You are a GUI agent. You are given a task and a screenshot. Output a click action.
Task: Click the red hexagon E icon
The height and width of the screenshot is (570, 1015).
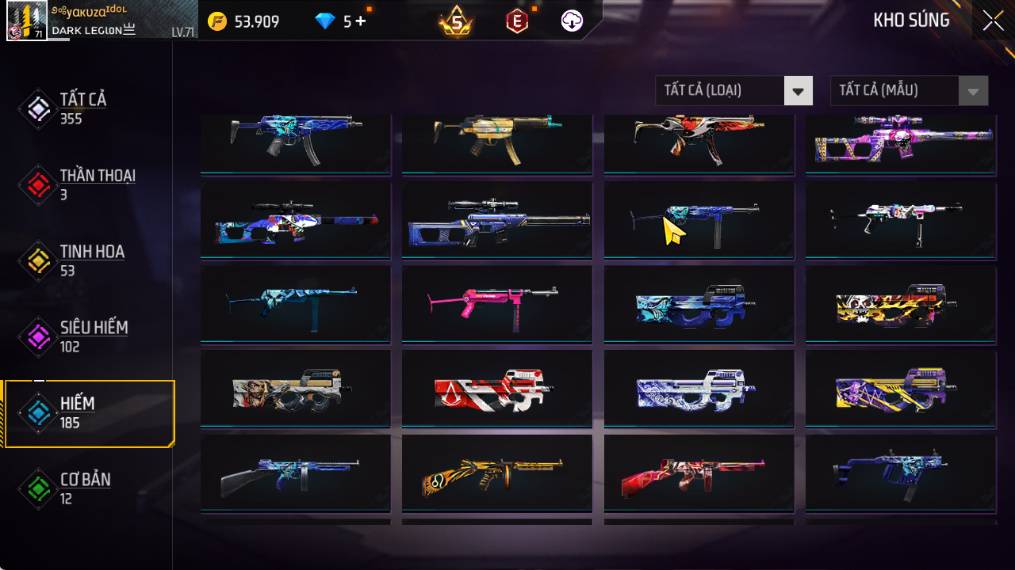tap(517, 21)
